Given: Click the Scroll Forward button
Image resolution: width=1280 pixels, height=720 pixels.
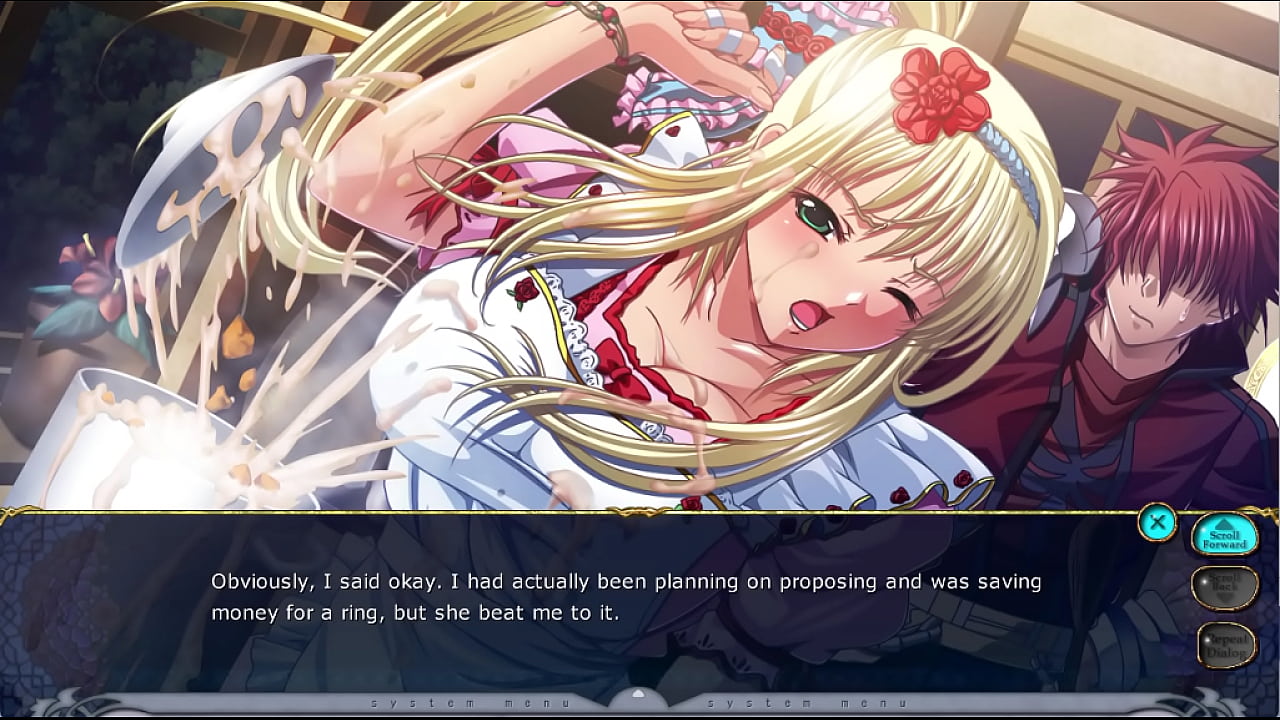Looking at the screenshot, I should click(x=1225, y=536).
